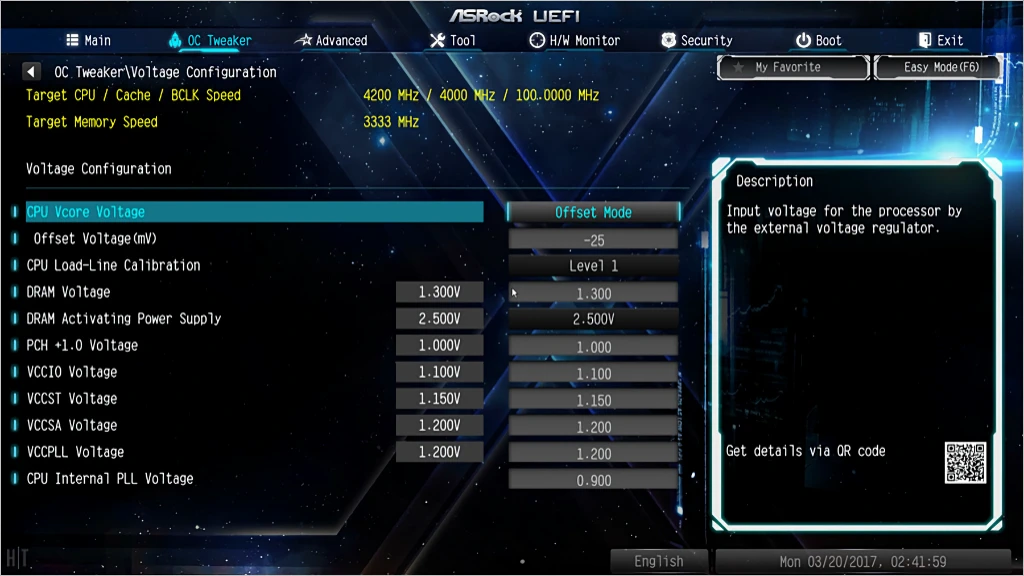
Task: Click the QR code for details
Action: point(965,463)
